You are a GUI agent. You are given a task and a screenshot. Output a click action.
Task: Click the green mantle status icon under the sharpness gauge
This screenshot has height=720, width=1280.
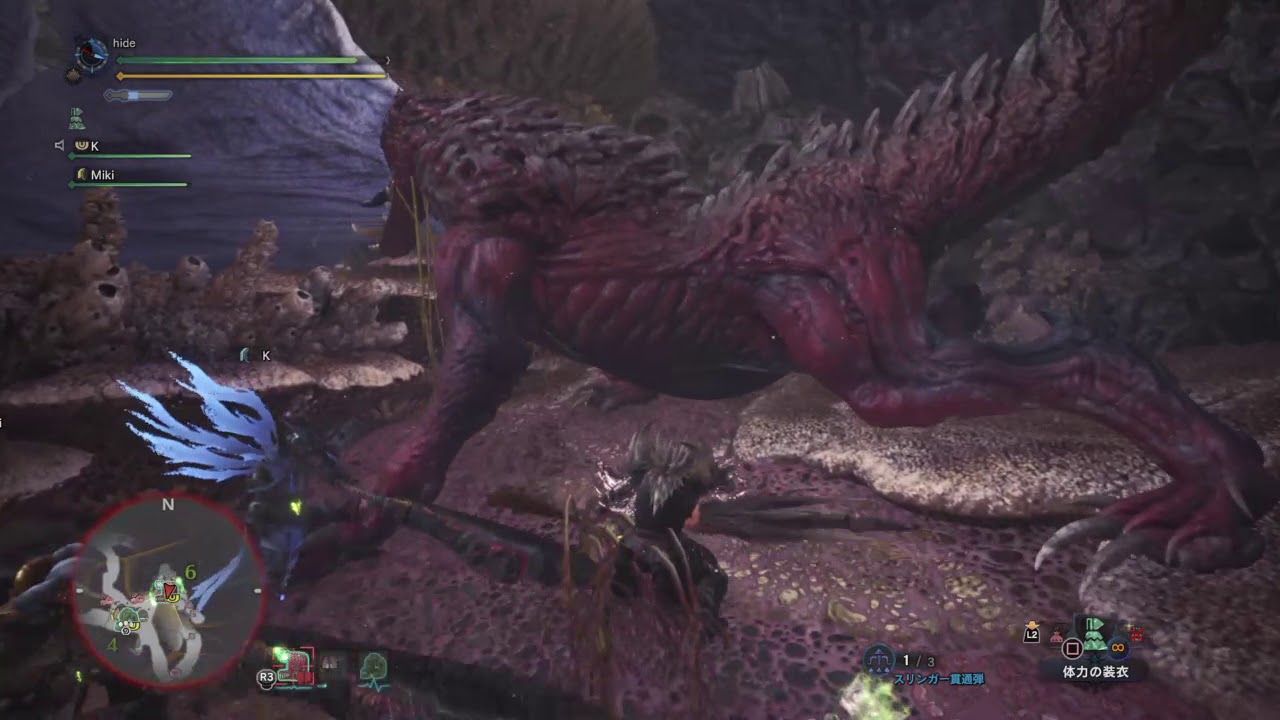pos(76,119)
